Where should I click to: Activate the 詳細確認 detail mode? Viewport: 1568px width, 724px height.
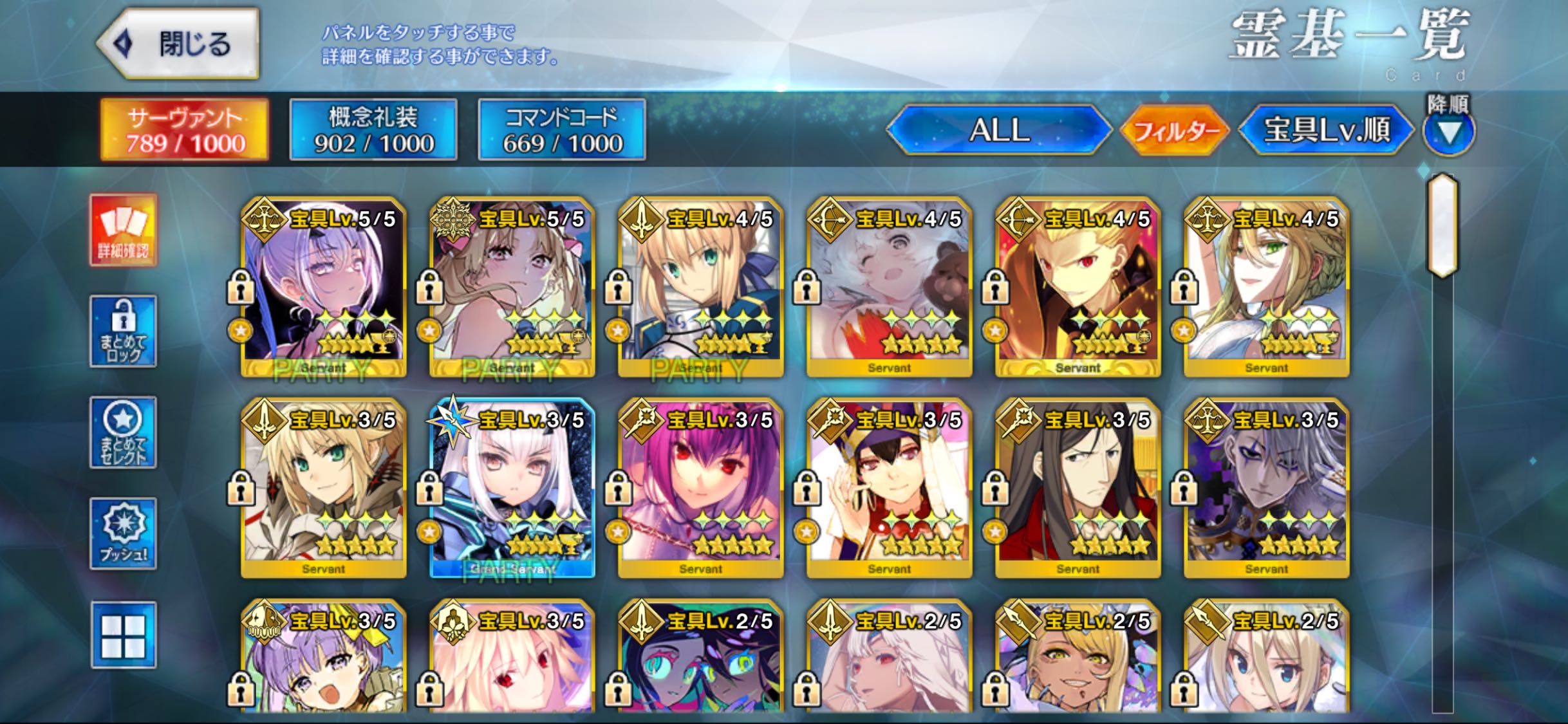tap(123, 230)
